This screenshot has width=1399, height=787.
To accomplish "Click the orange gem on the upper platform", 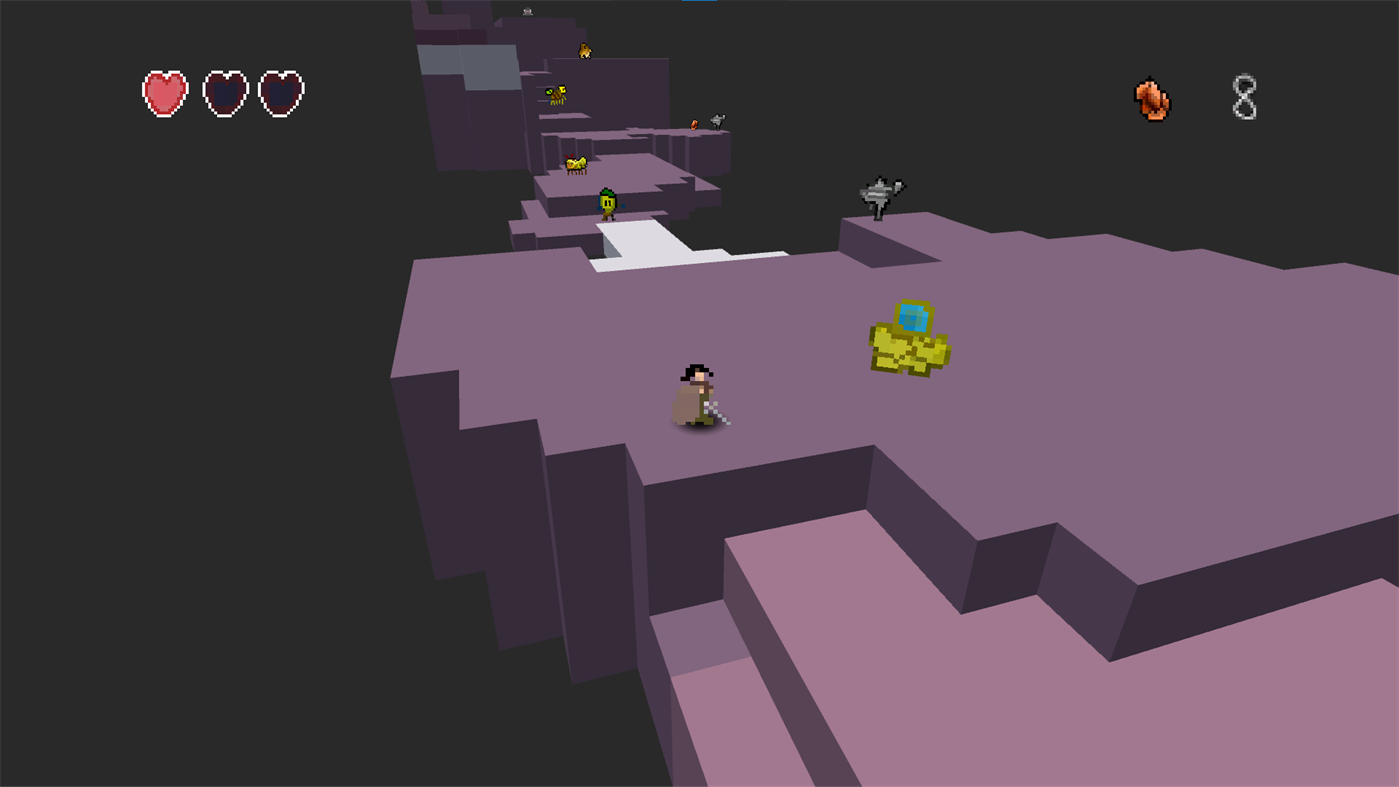I will coord(693,123).
